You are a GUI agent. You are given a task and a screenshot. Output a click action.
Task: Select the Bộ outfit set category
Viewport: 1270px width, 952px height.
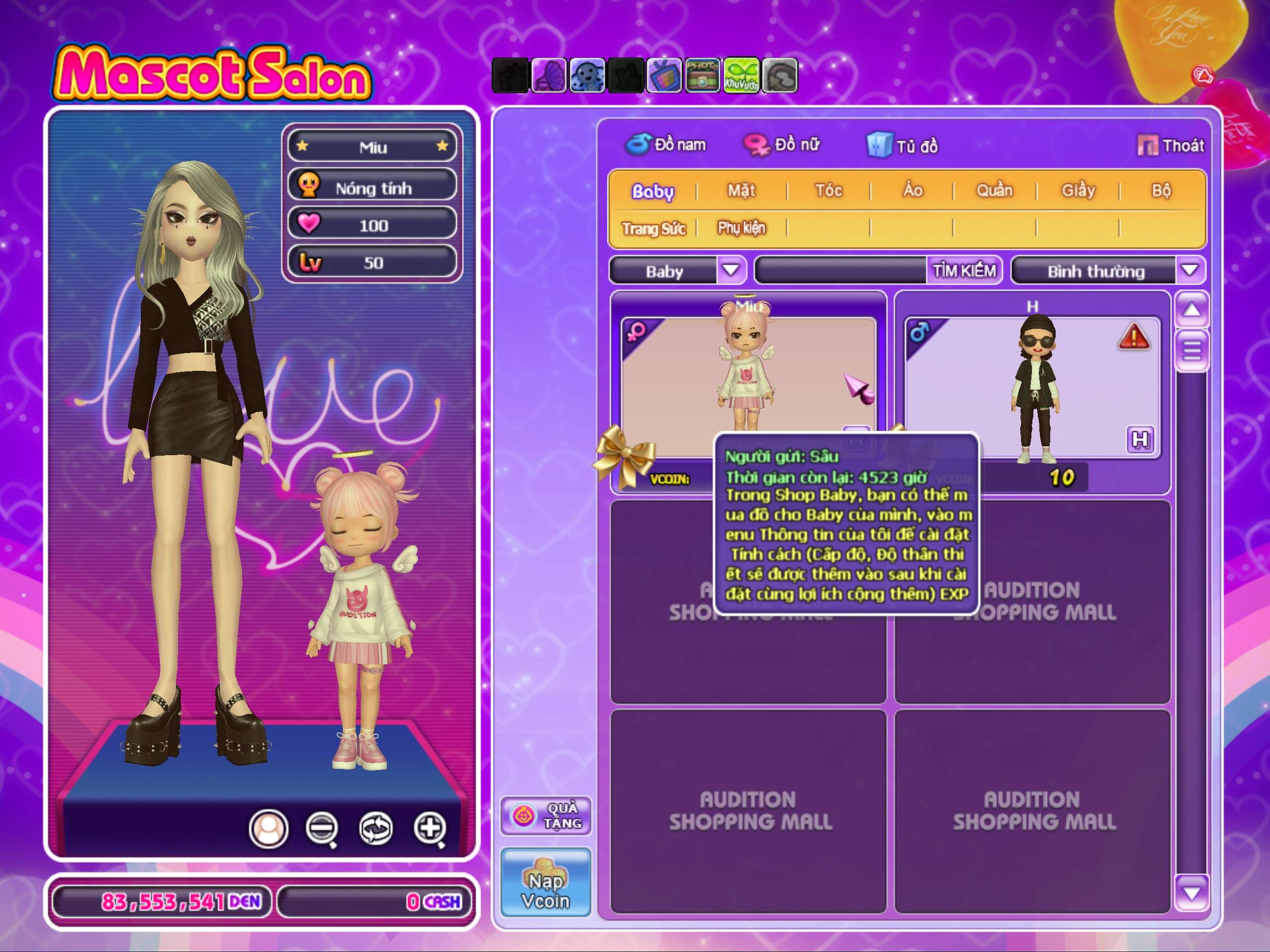click(1161, 190)
